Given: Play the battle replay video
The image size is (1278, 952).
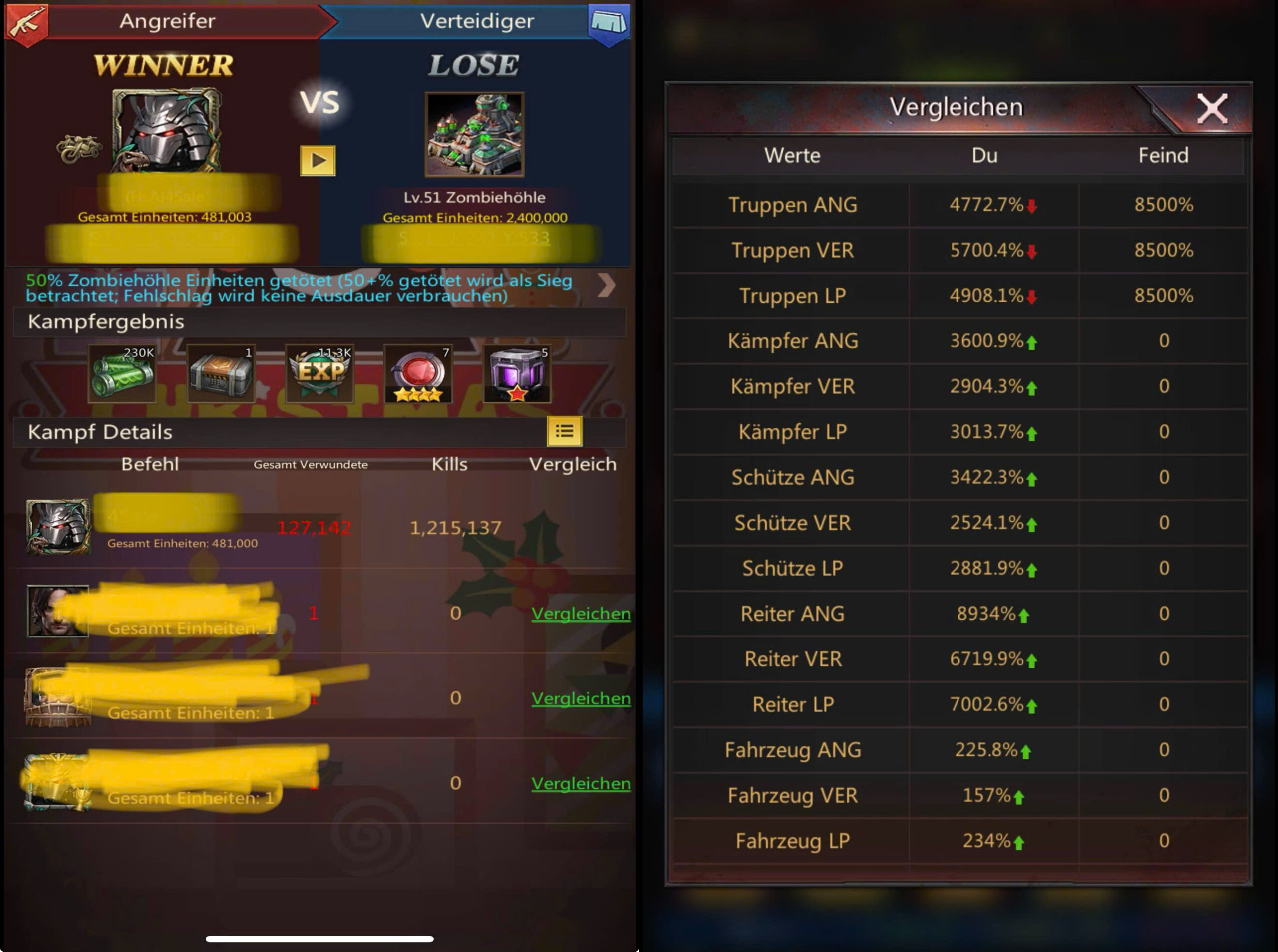Looking at the screenshot, I should (318, 160).
